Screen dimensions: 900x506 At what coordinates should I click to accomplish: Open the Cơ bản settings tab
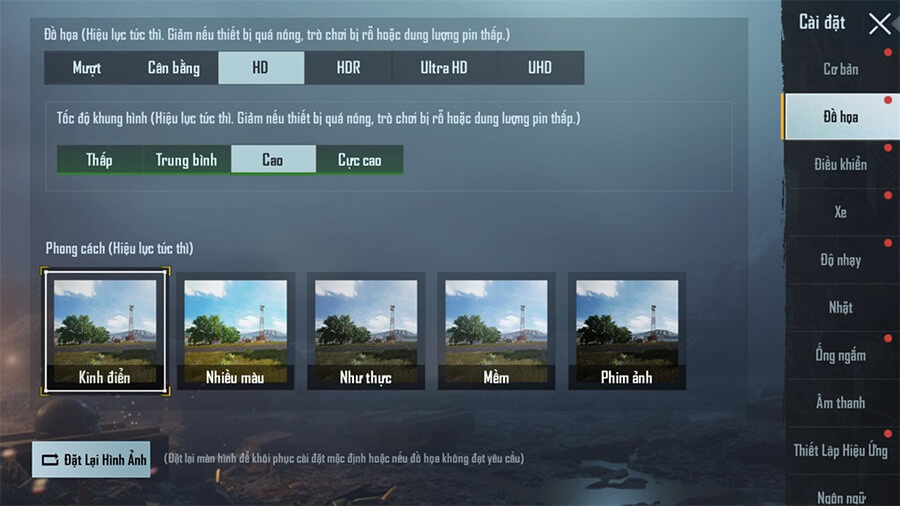[841, 69]
